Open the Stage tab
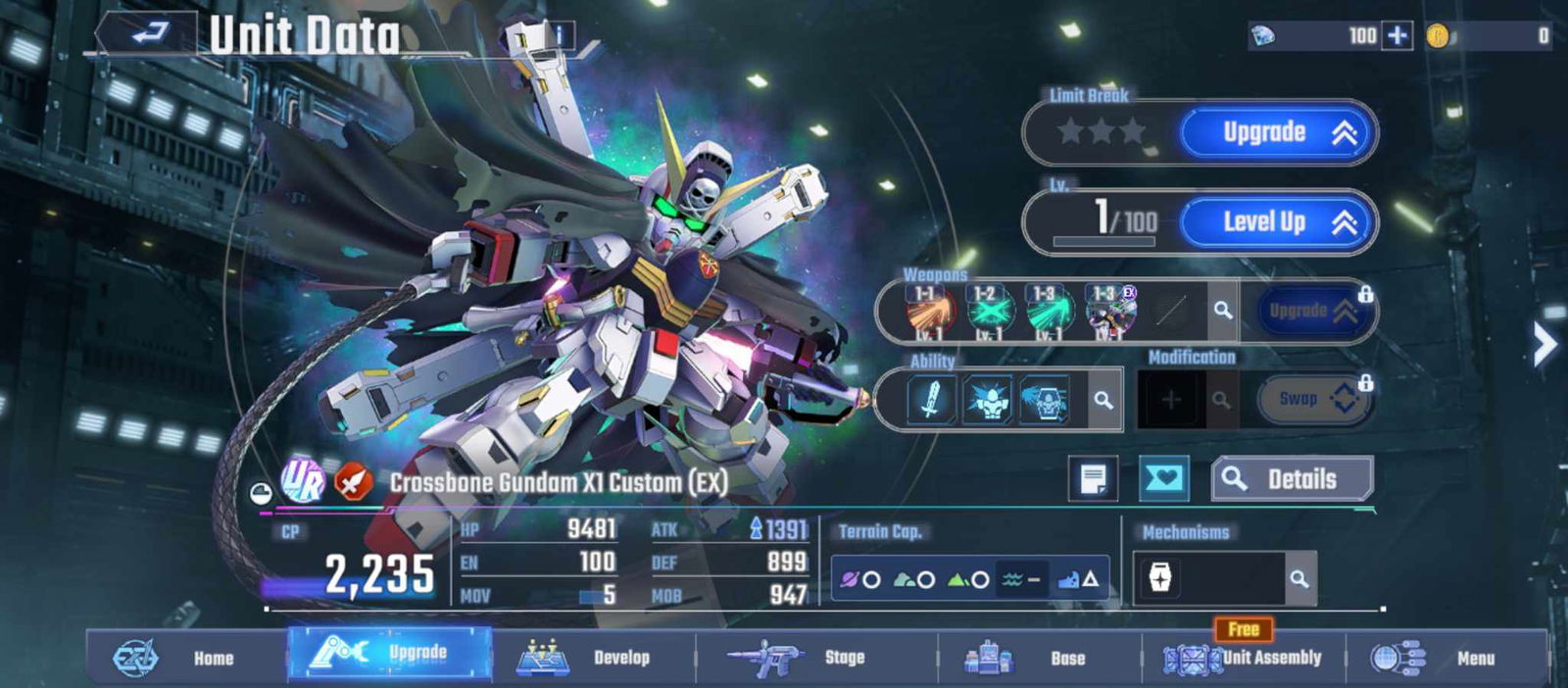This screenshot has width=1568, height=688. point(813,658)
